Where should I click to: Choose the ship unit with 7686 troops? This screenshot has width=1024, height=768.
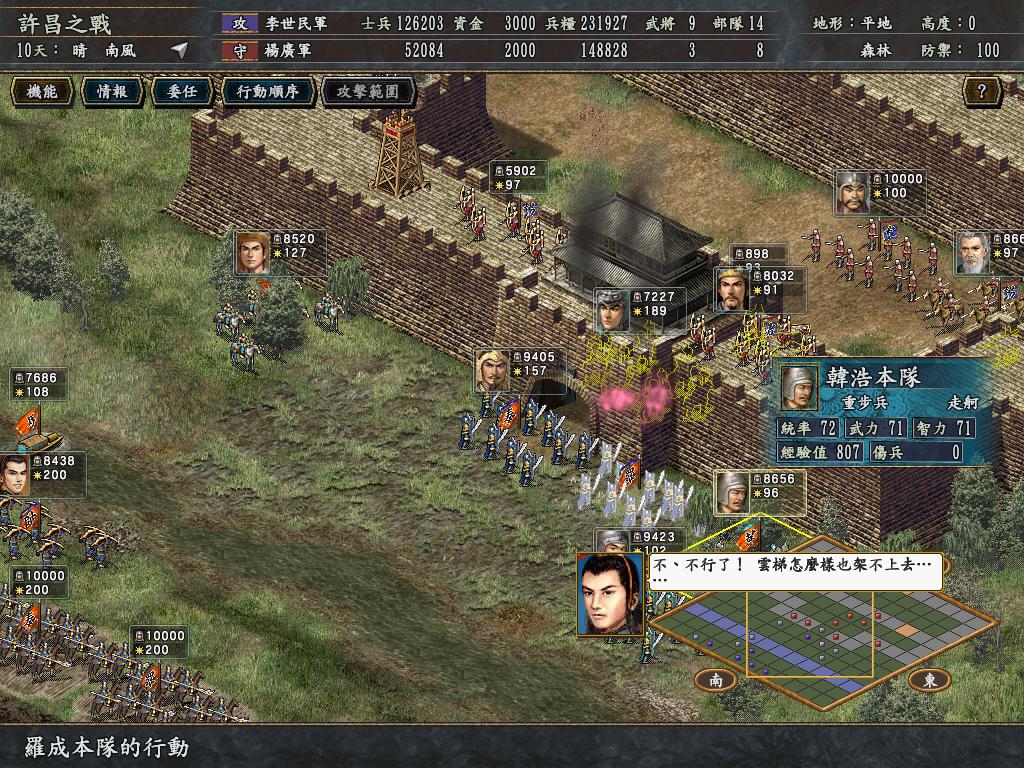40,385
